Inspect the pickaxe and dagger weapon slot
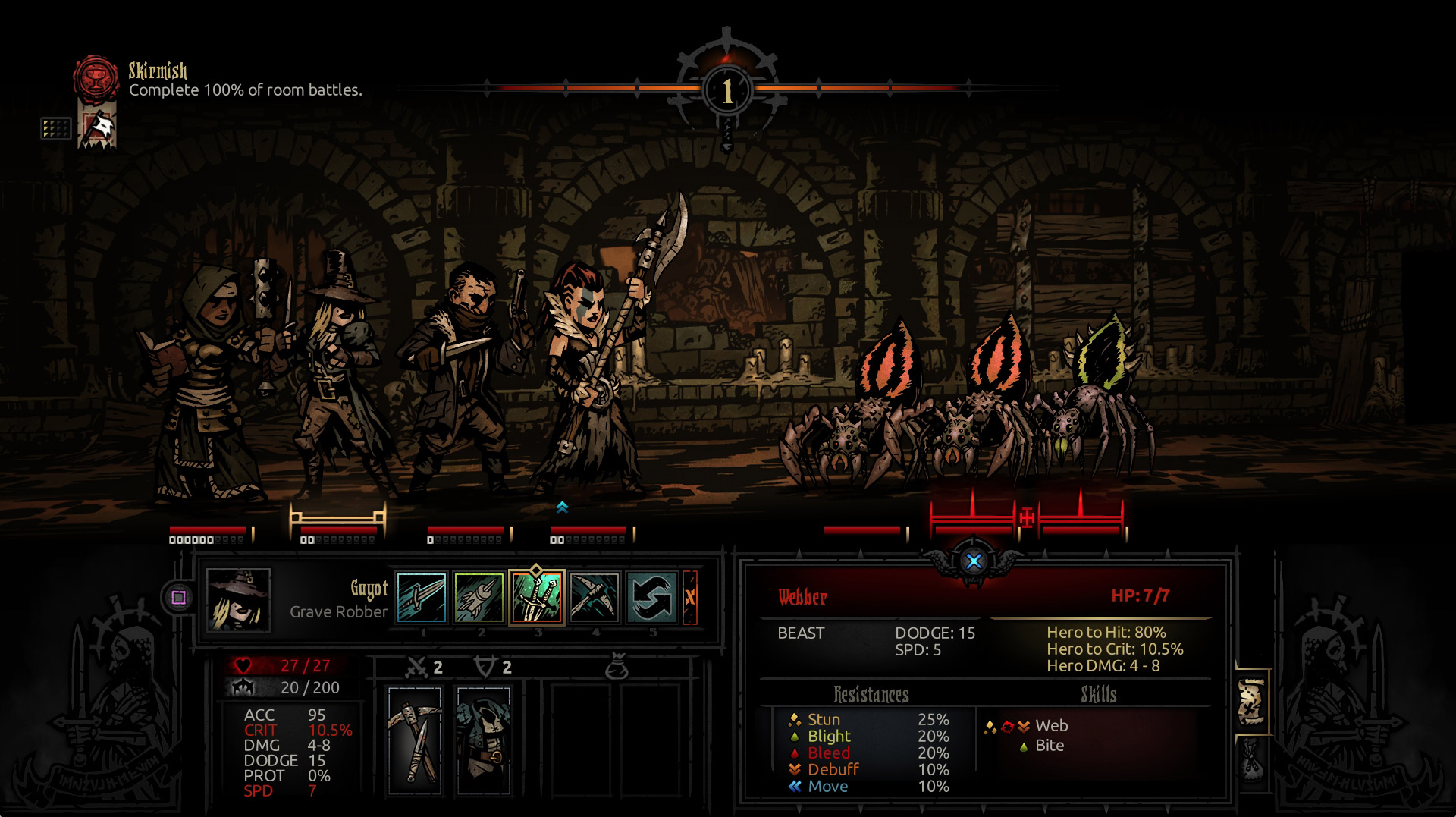 415,740
